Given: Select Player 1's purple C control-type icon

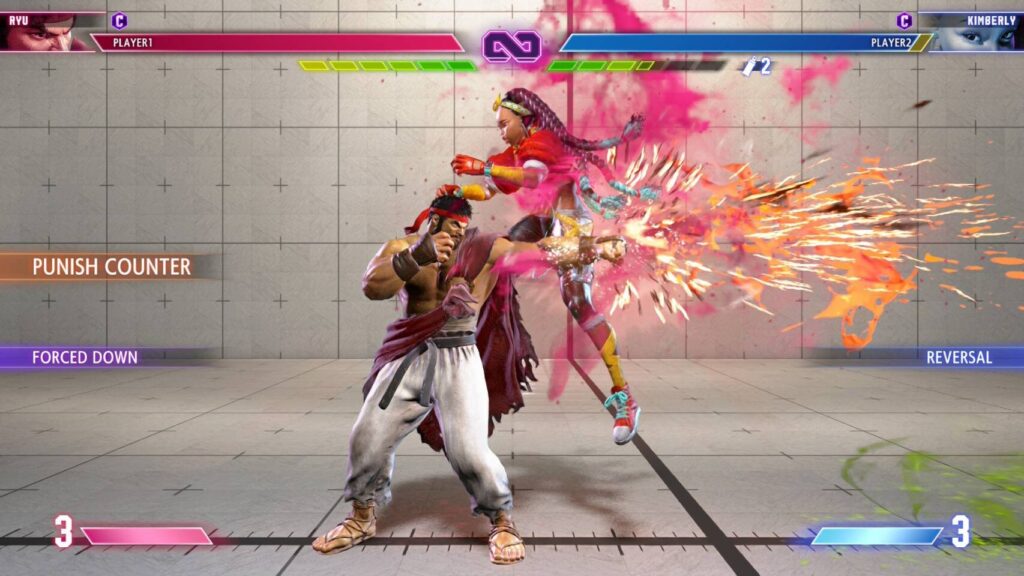Looking at the screenshot, I should click(x=119, y=20).
